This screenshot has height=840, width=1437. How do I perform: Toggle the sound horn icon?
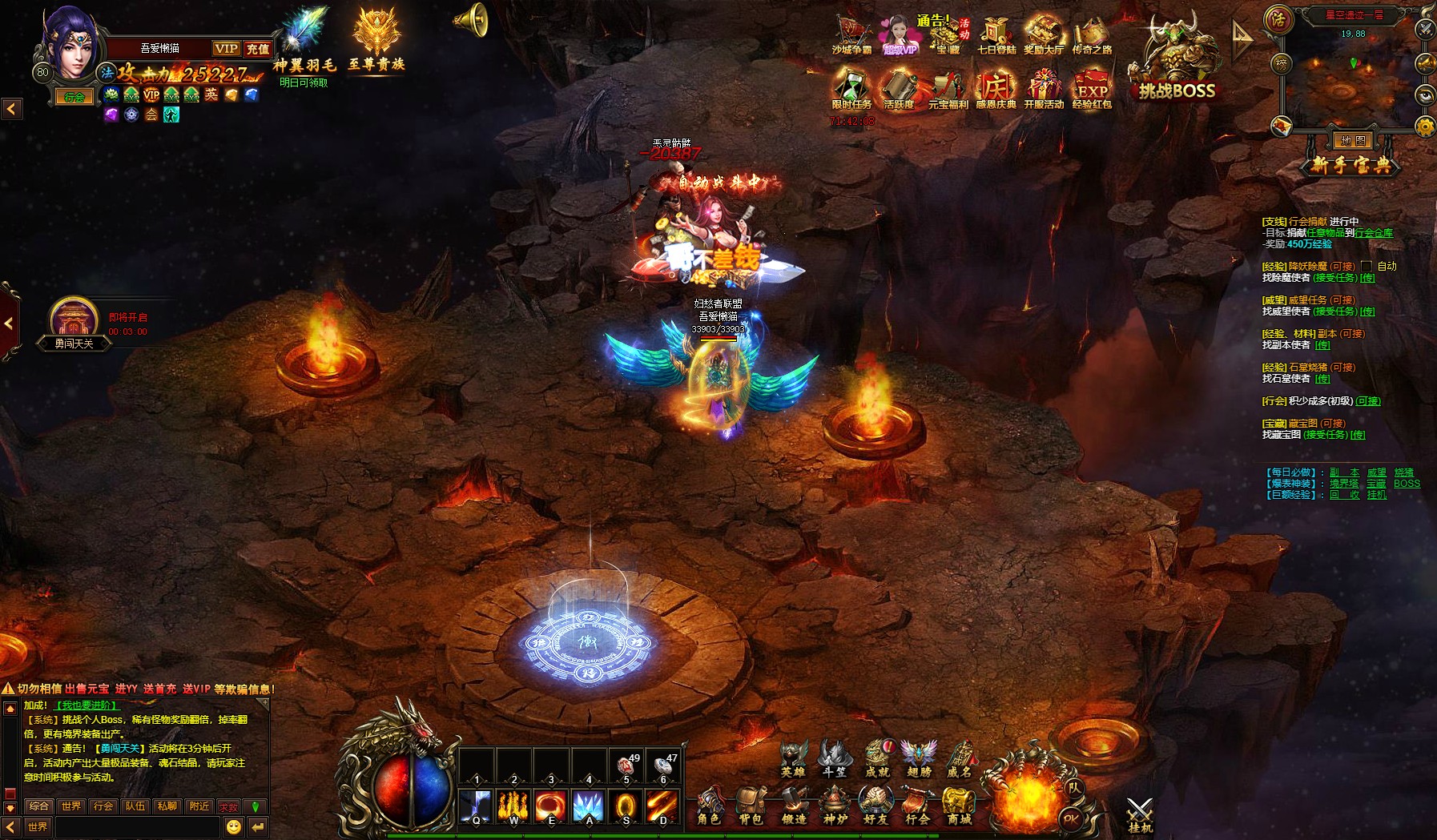point(472,20)
